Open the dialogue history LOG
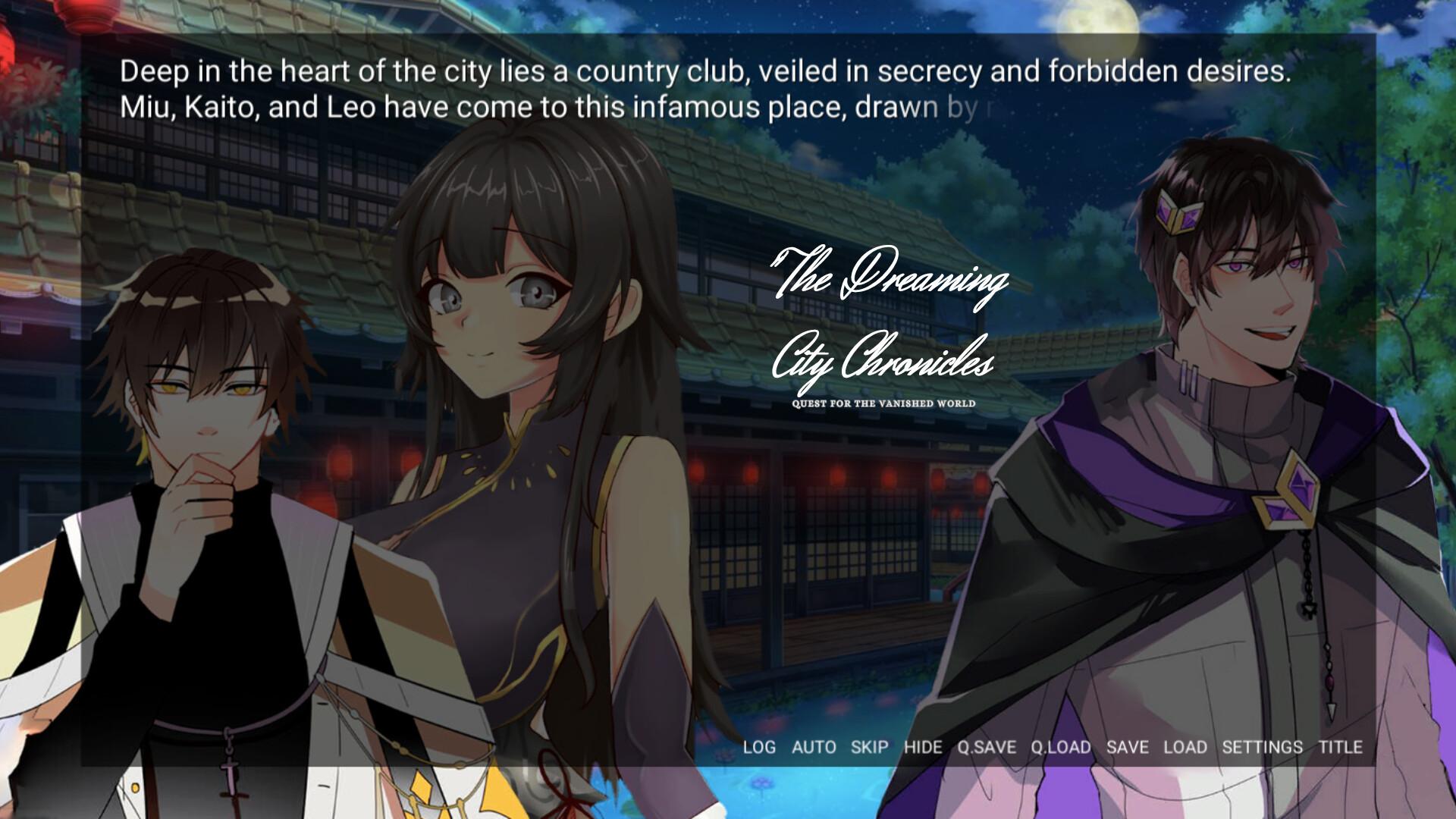The width and height of the screenshot is (1456, 819). (761, 747)
